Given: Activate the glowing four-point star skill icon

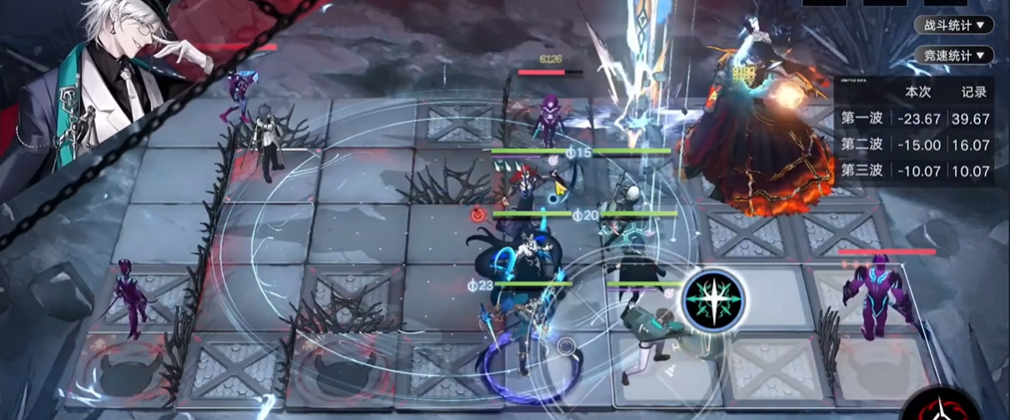Looking at the screenshot, I should pyautogui.click(x=713, y=299).
